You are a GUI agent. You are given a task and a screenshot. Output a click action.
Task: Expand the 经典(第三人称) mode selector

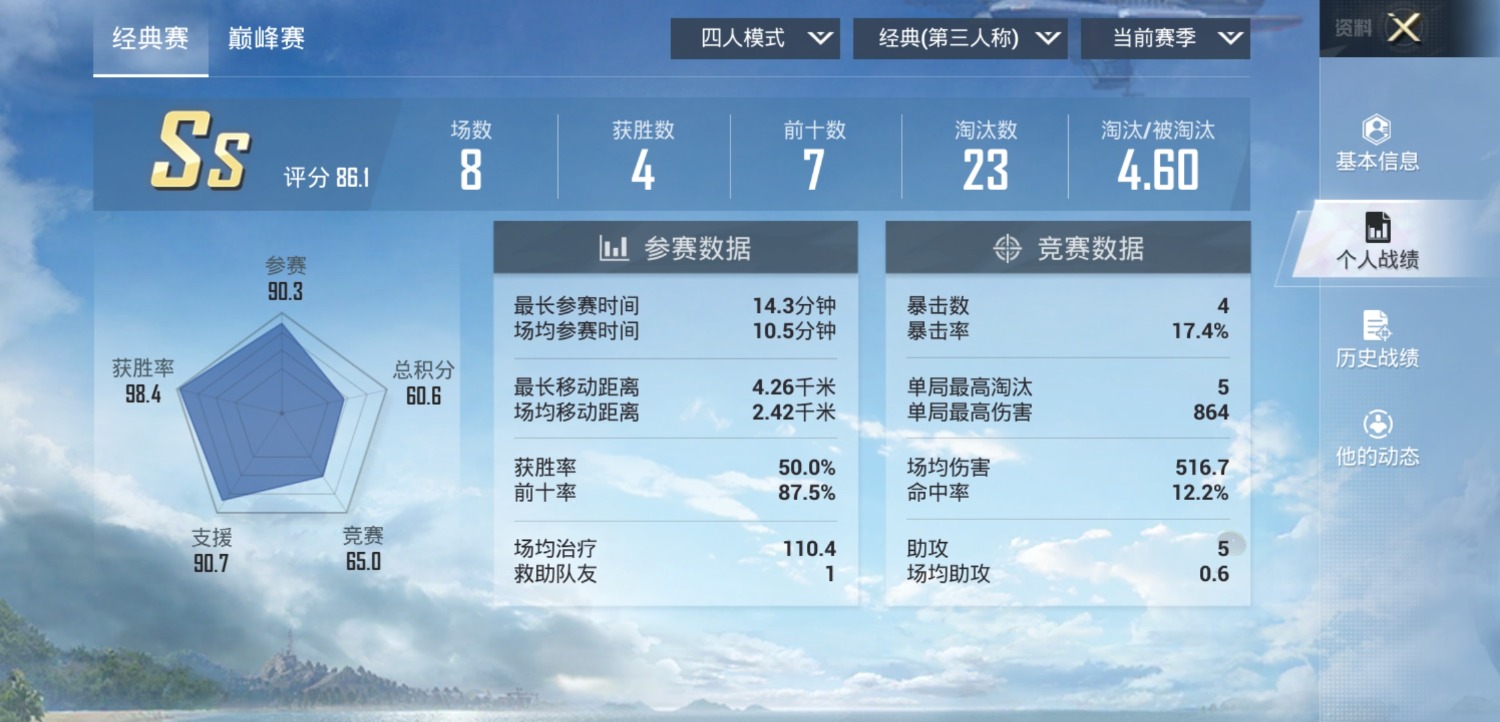(960, 39)
